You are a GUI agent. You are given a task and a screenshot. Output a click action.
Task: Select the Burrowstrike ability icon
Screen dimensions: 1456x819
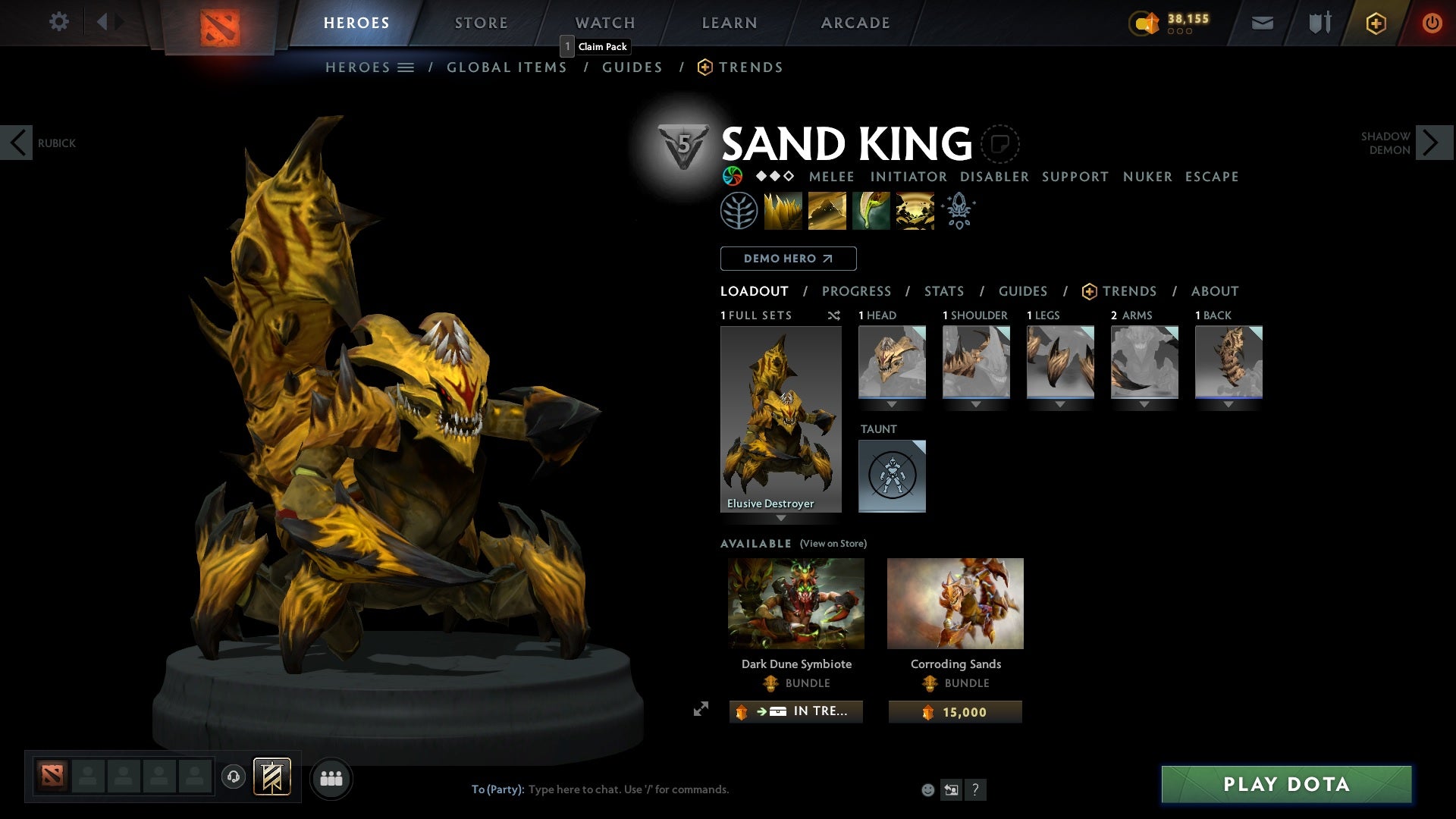783,211
